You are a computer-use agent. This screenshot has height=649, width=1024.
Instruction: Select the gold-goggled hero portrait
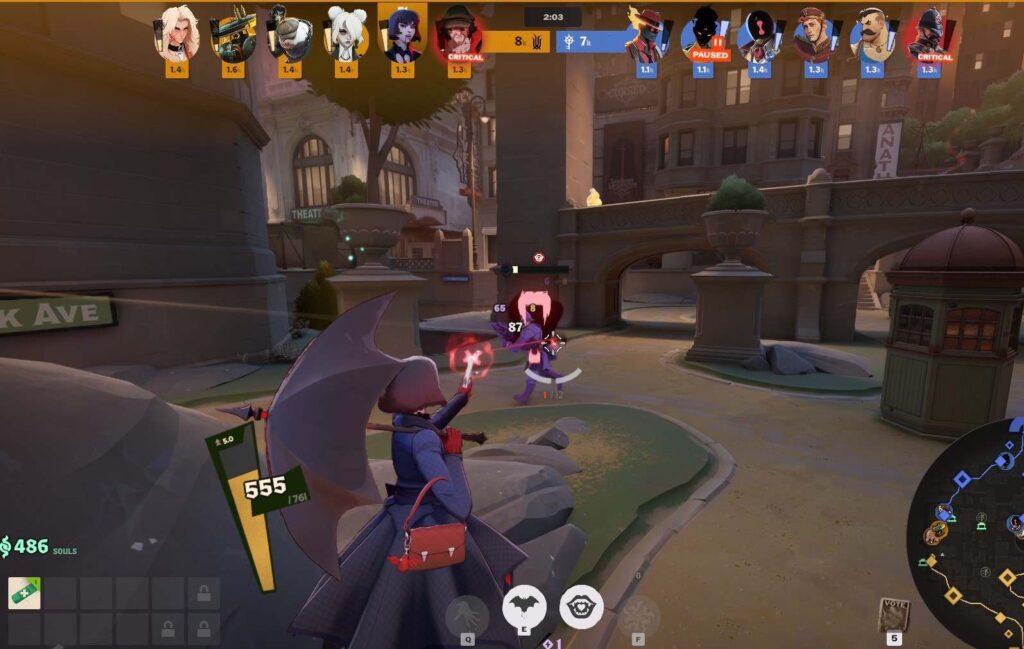tap(232, 35)
